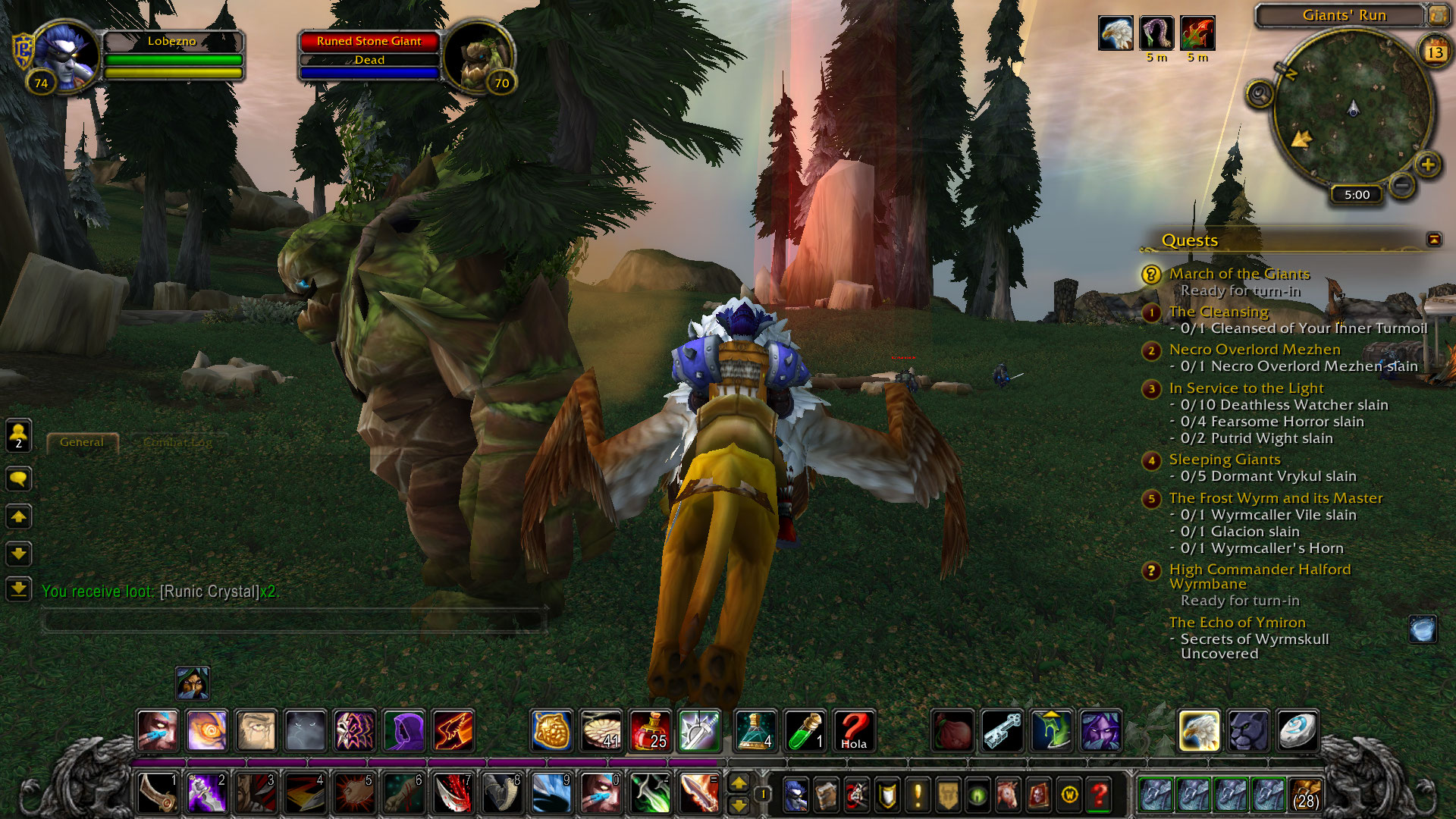This screenshot has width=1456, height=819.
Task: Use the red potion with 25 charges
Action: pos(650,731)
